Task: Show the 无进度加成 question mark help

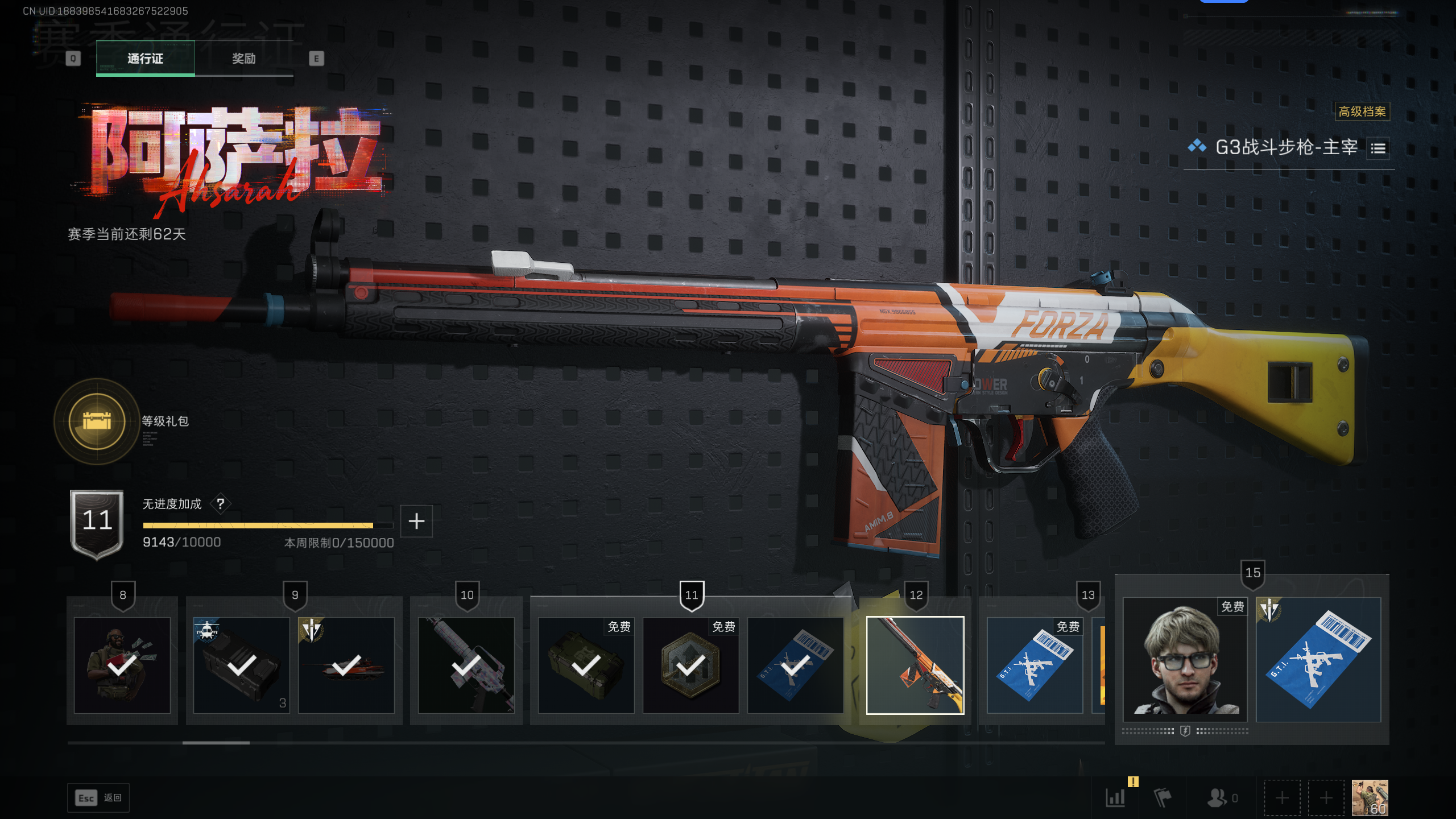Action: (220, 504)
